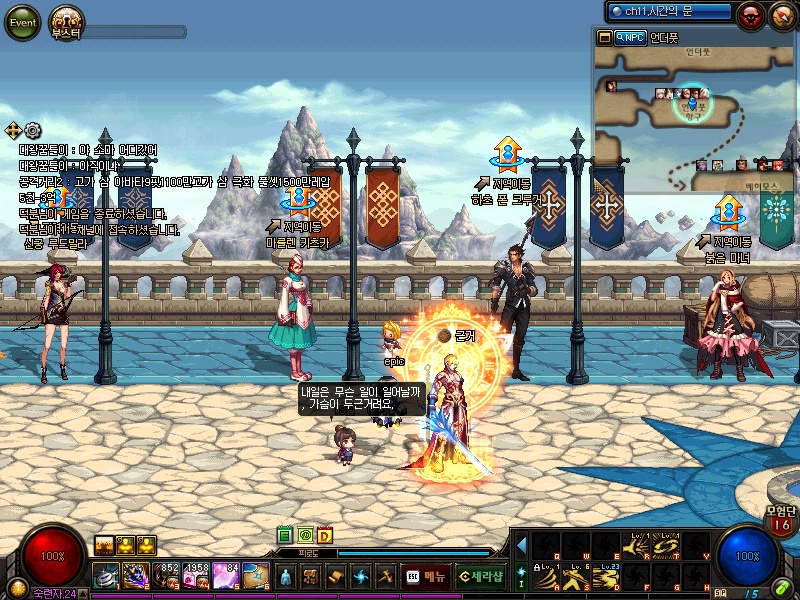Click the red bull skull icon
Viewport: 800px width, 600px height.
749,14
